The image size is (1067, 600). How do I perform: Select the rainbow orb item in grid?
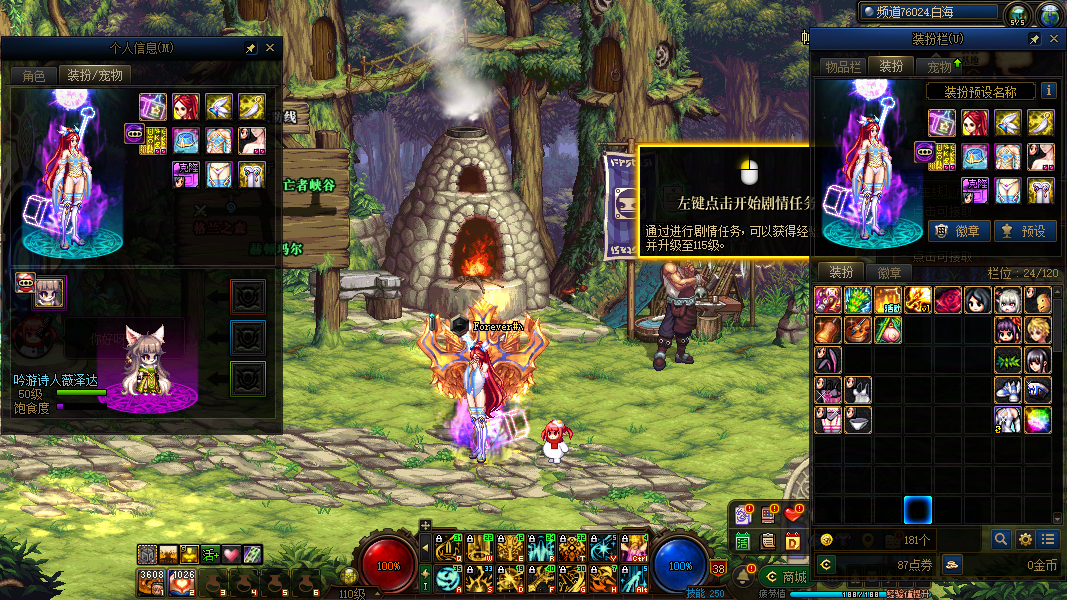(1038, 420)
